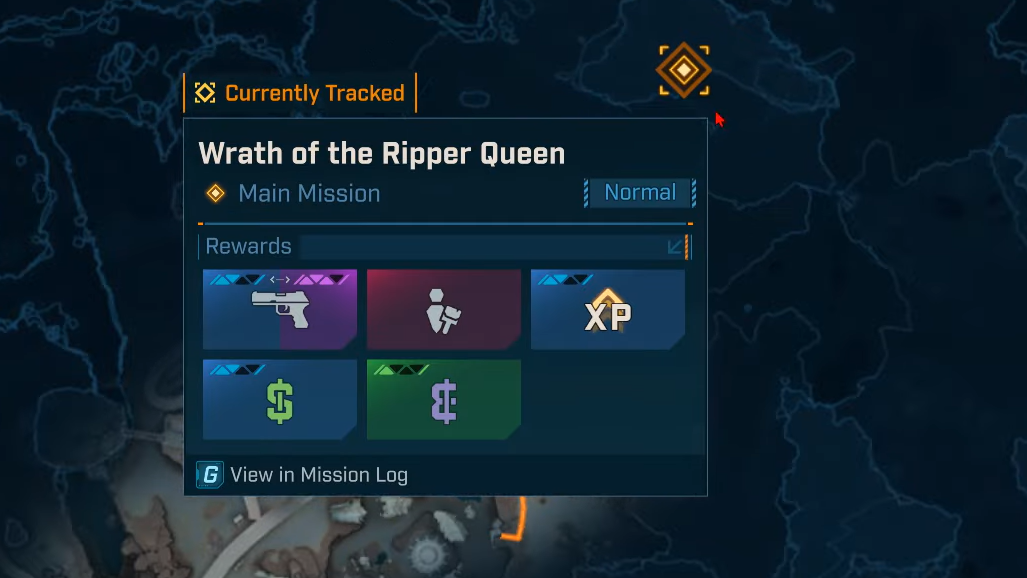This screenshot has height=578, width=1027.
Task: Click the Wrath of the Ripper Queen title
Action: [382, 153]
